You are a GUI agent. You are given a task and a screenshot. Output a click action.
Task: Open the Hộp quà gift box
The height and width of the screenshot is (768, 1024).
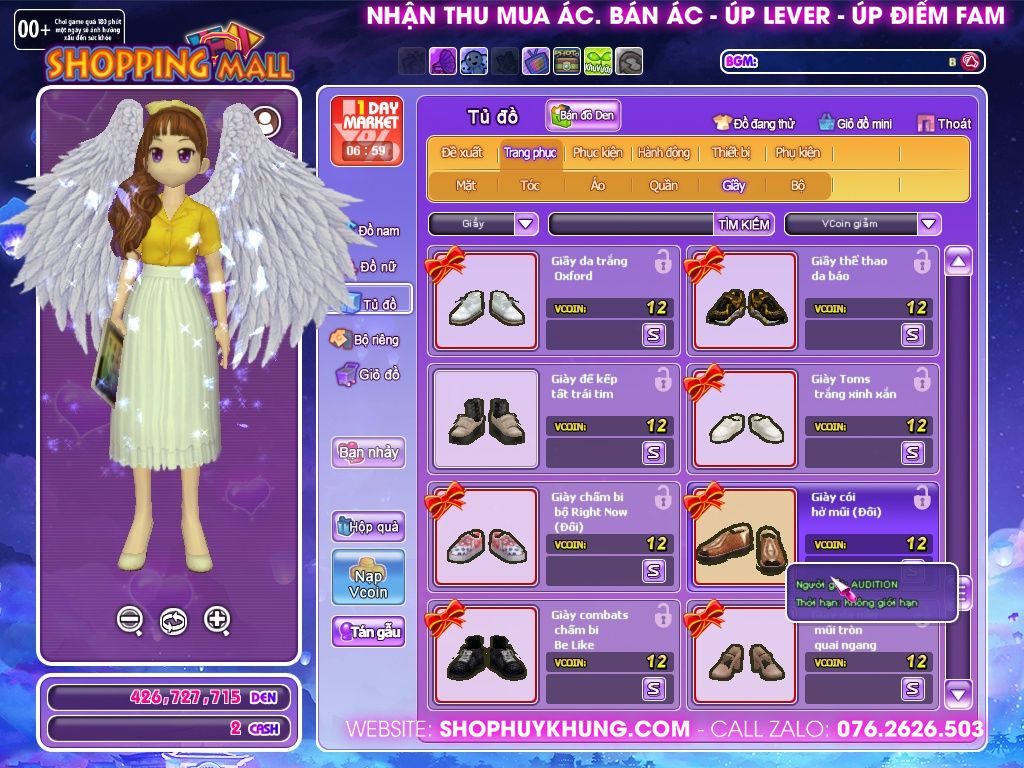click(x=368, y=526)
